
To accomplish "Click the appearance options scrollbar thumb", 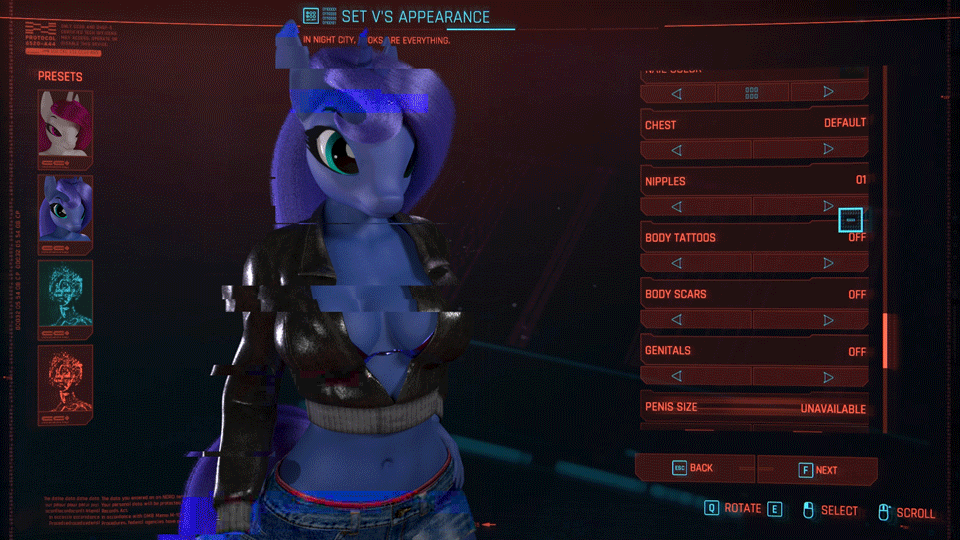I will 884,340.
